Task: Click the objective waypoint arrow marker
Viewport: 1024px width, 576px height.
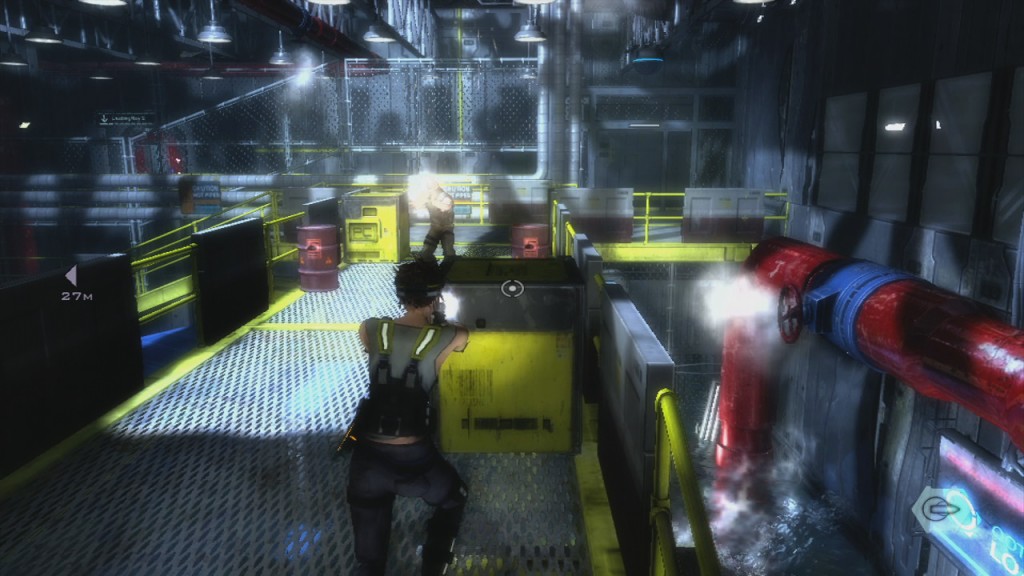Action: pos(70,275)
